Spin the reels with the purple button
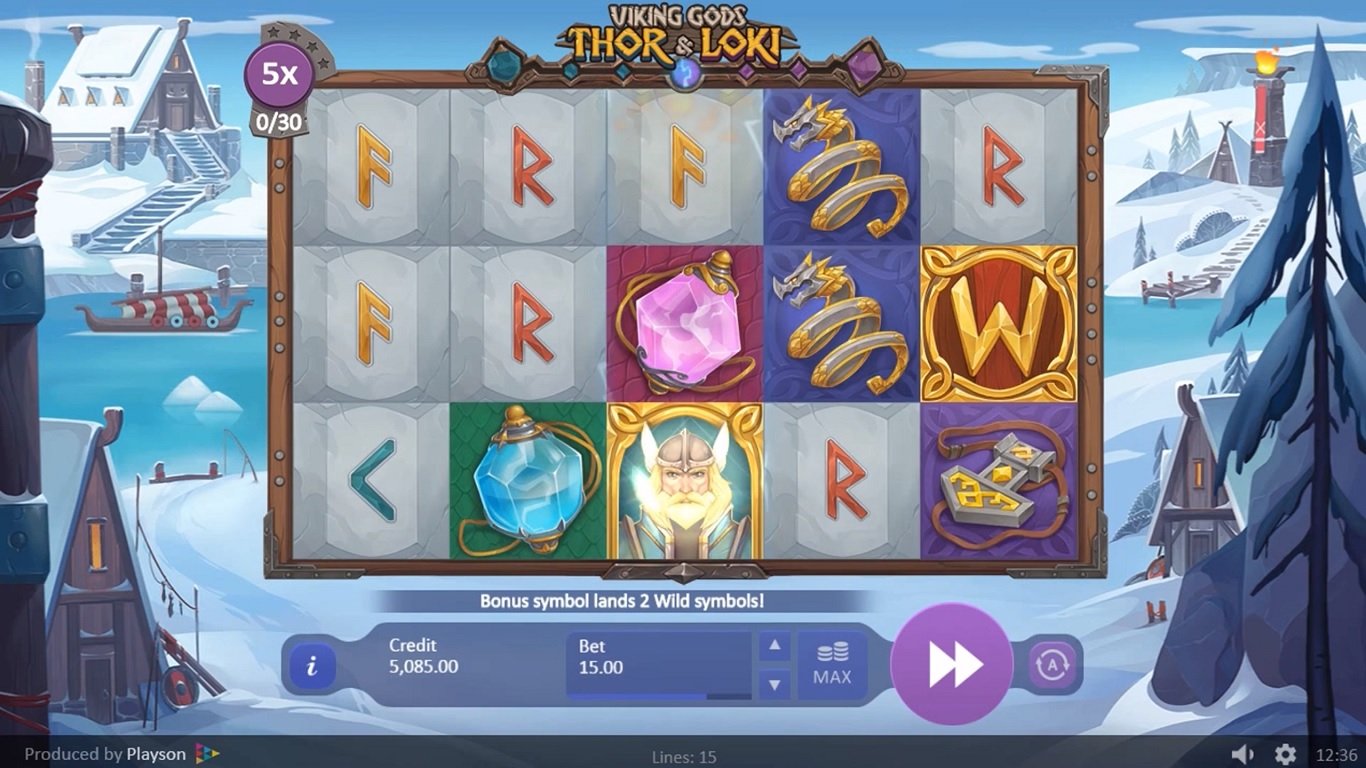This screenshot has width=1366, height=768. tap(951, 664)
